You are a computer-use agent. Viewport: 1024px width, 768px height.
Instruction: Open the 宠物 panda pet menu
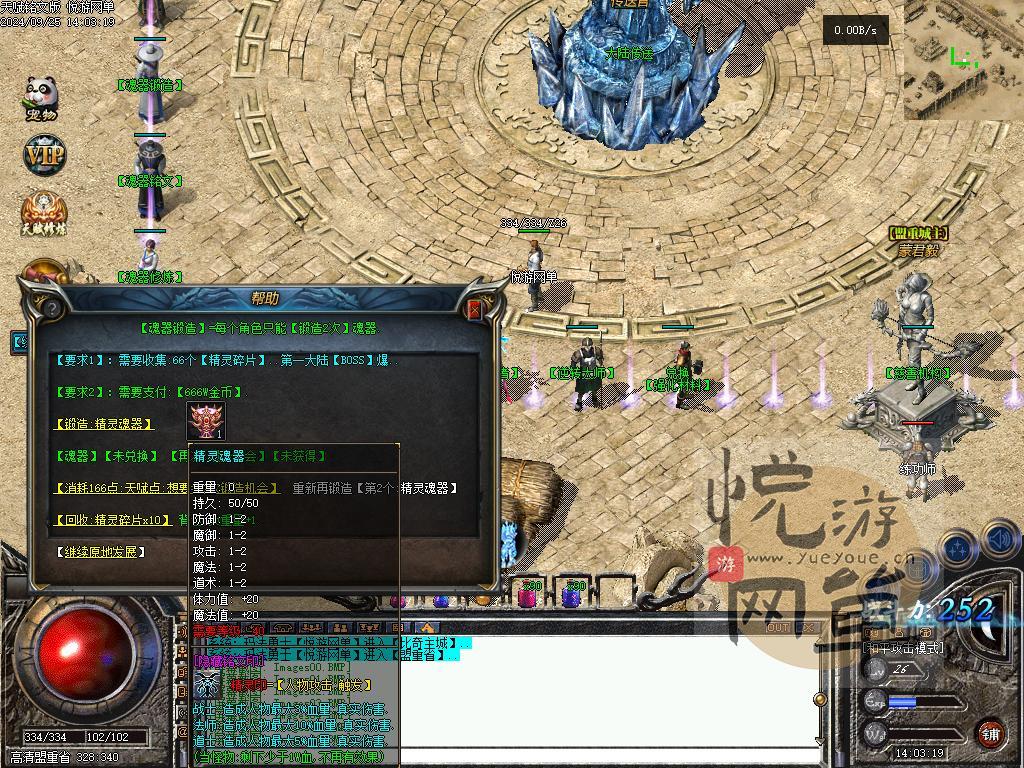[42, 98]
